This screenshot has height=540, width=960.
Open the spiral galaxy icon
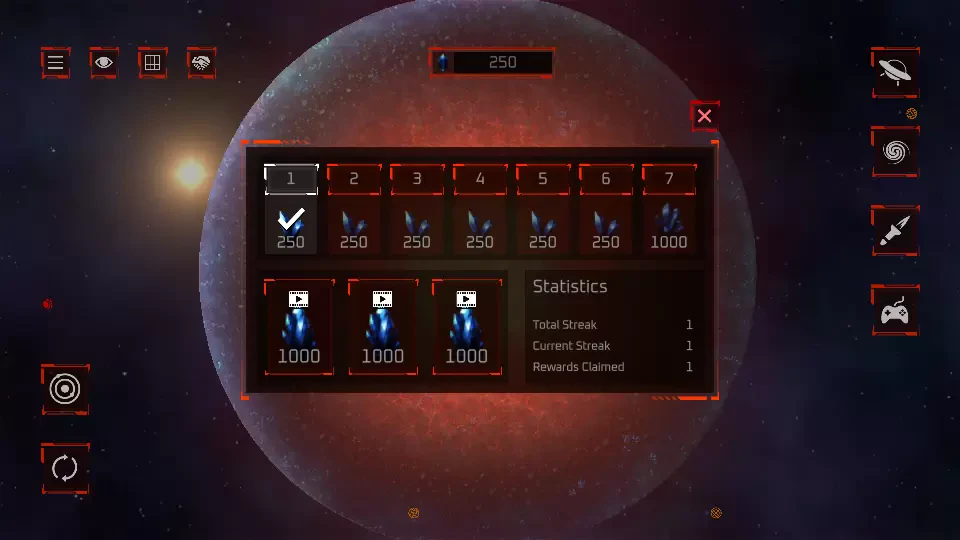click(x=895, y=152)
